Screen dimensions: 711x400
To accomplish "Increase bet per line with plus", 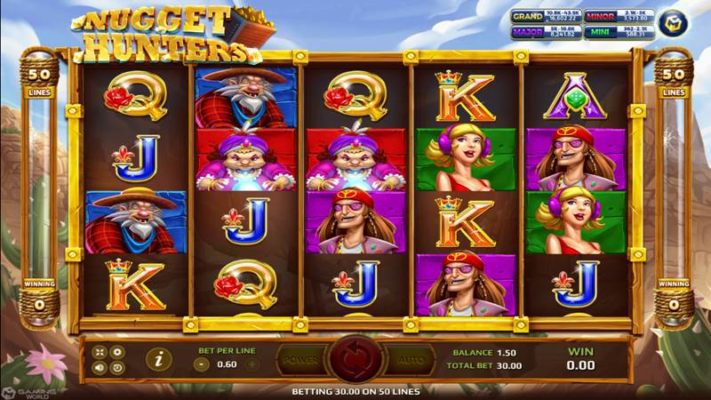I will click(253, 364).
